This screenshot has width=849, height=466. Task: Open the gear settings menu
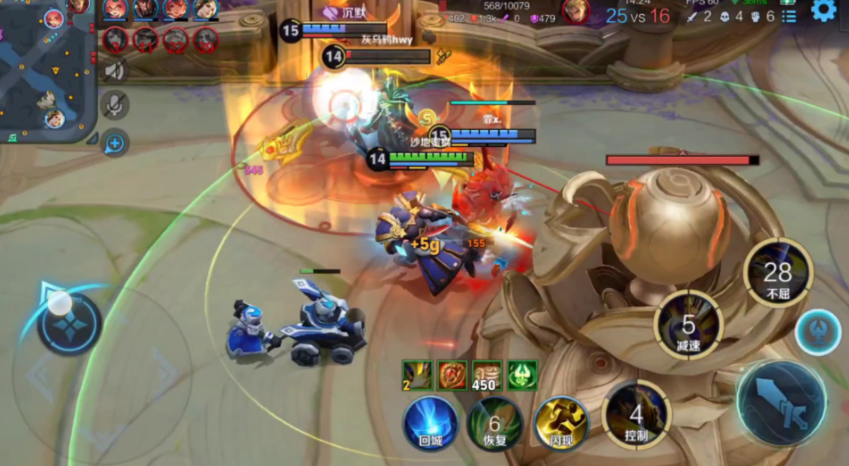coord(823,11)
